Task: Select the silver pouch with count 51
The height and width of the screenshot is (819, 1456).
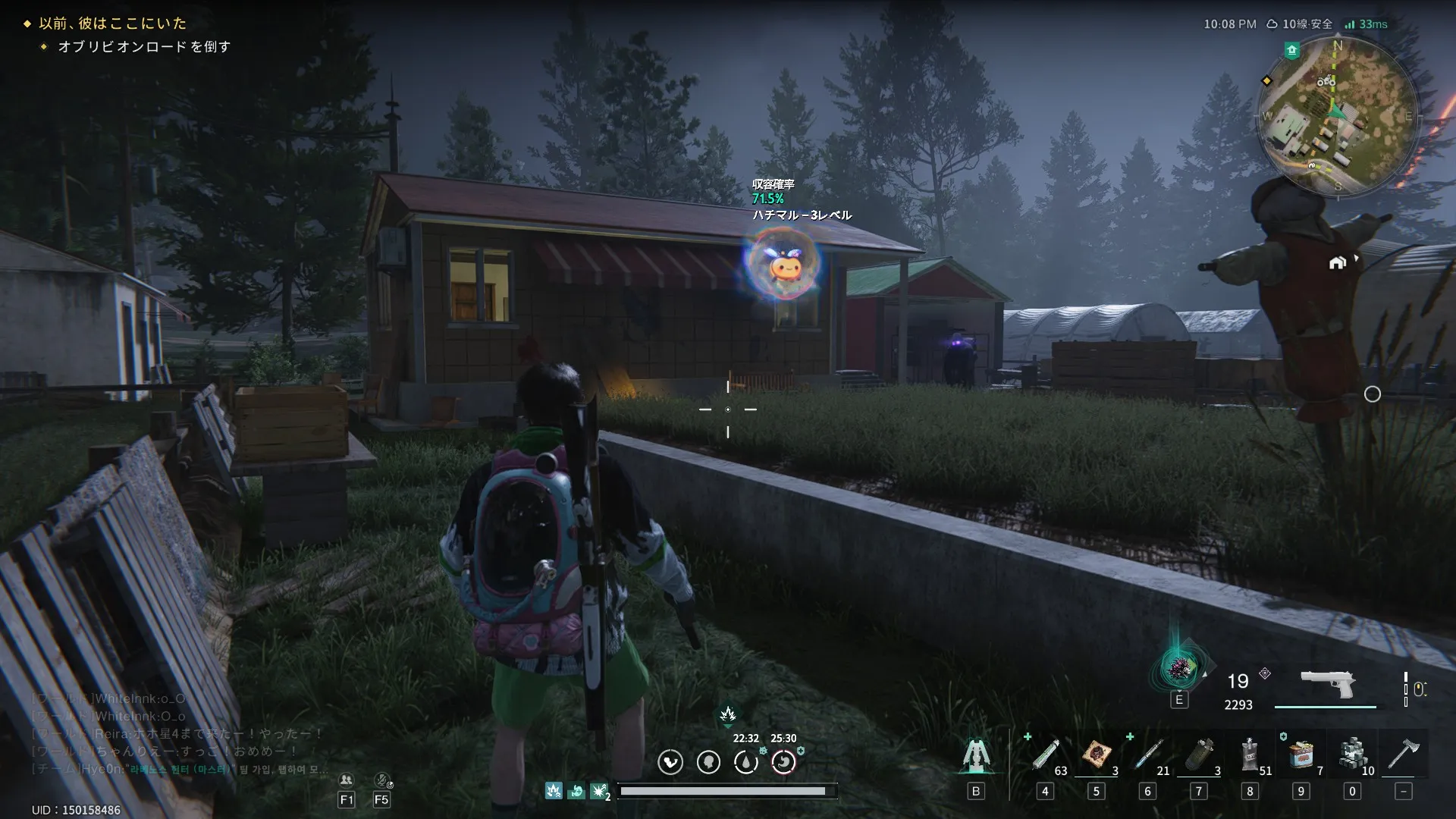Action: pos(1250,755)
